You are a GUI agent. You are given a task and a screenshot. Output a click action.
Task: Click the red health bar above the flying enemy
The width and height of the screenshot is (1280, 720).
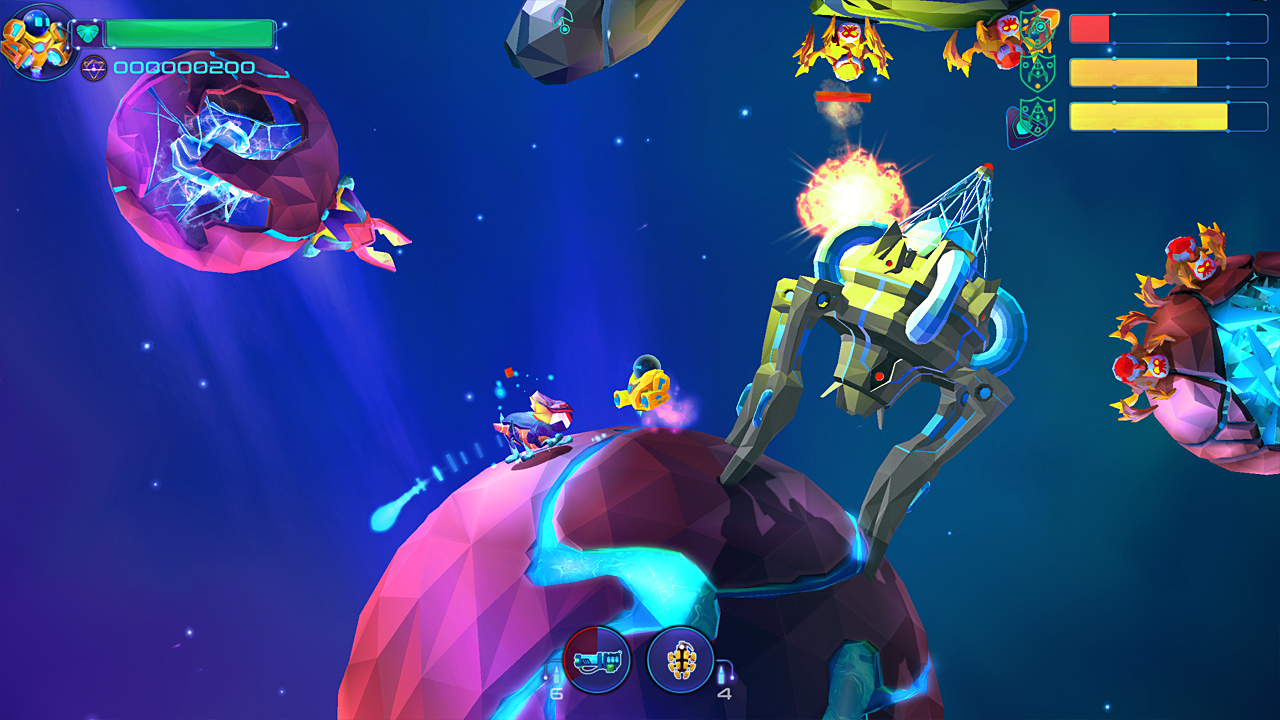coord(843,97)
